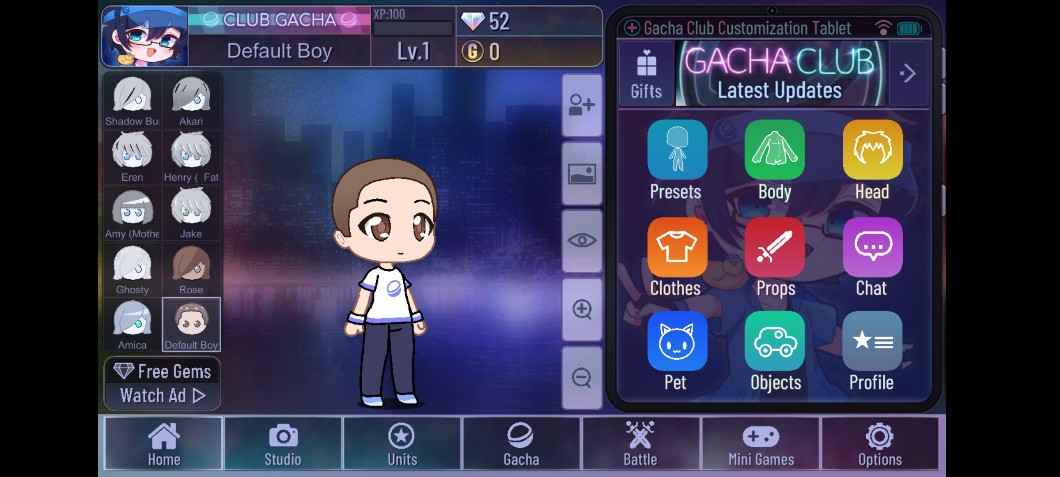The height and width of the screenshot is (477, 1060).
Task: Open the Props menu
Action: click(774, 256)
